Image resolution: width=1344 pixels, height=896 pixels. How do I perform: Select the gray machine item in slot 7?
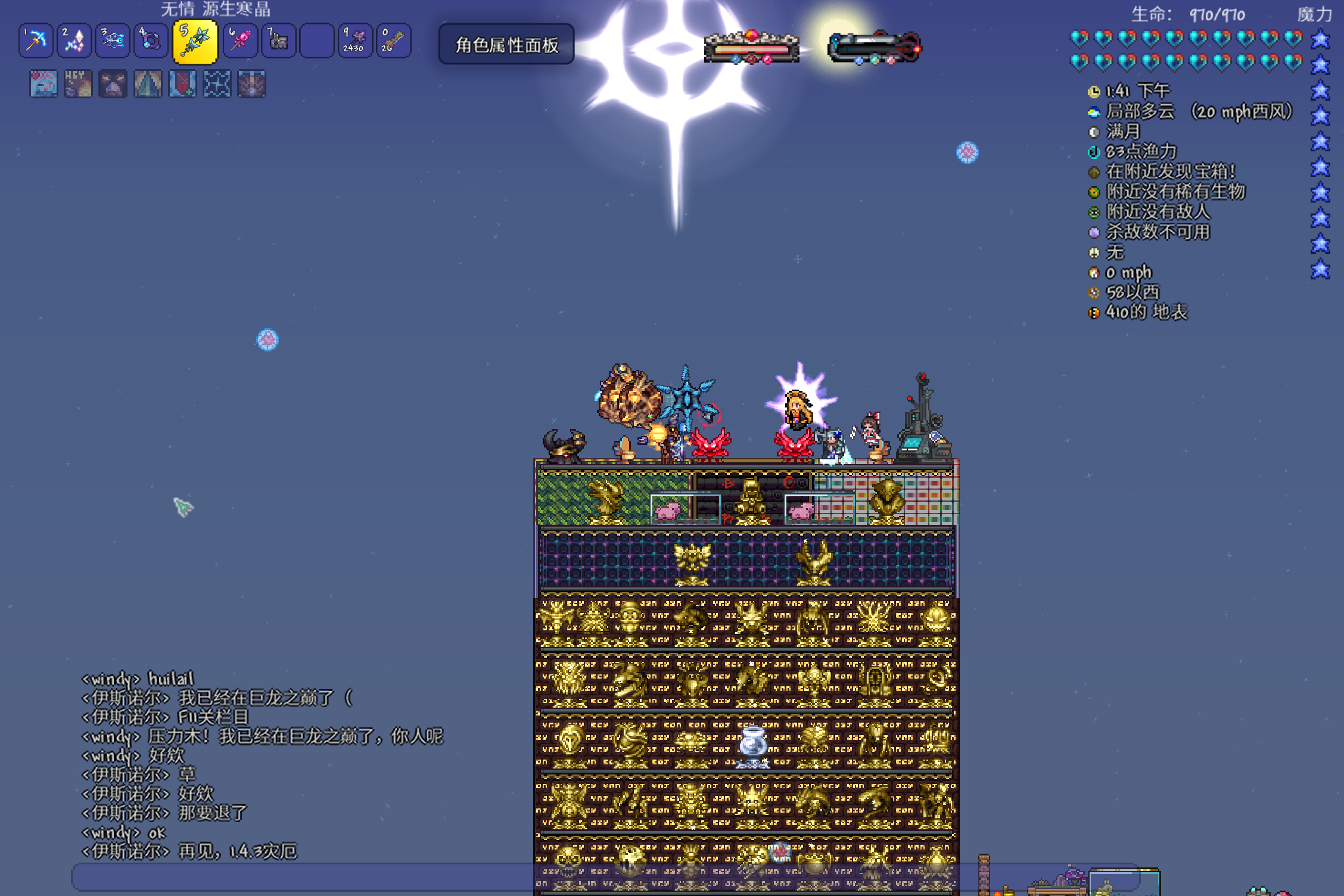click(278, 41)
